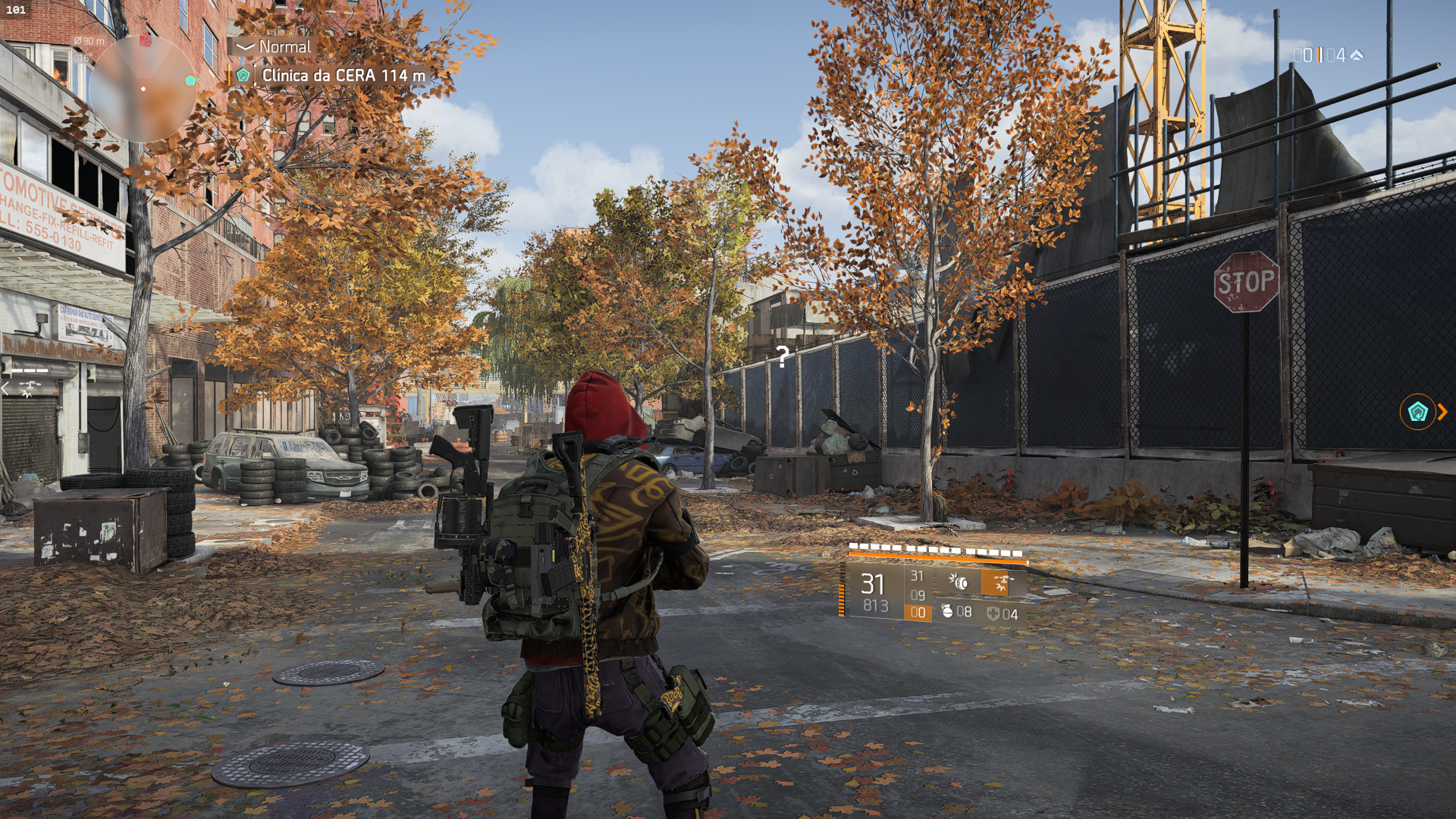Activate the seeker mine skill icon
The width and height of the screenshot is (1456, 819).
click(959, 582)
